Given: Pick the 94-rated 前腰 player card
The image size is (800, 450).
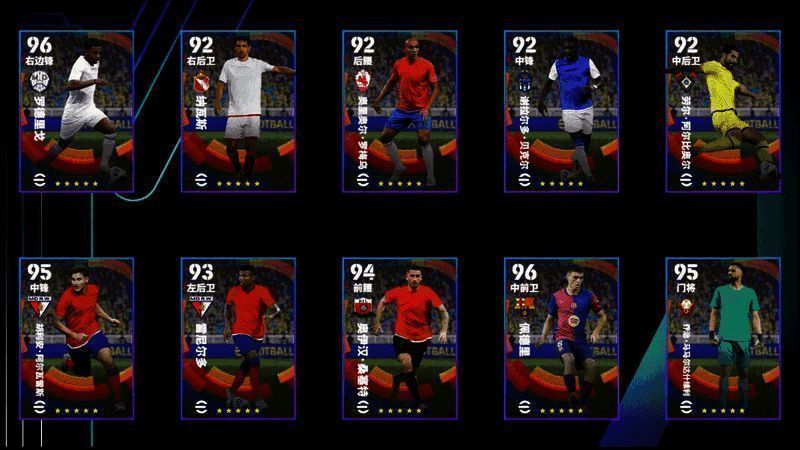Looking at the screenshot, I should [x=400, y=338].
